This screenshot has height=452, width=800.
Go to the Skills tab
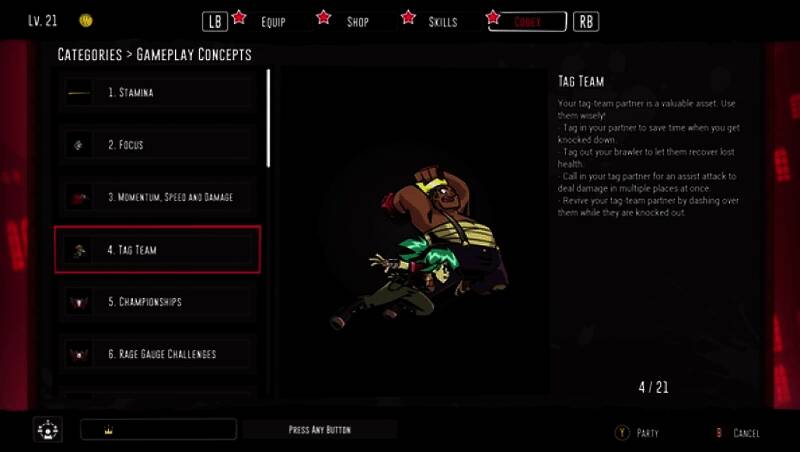[442, 21]
